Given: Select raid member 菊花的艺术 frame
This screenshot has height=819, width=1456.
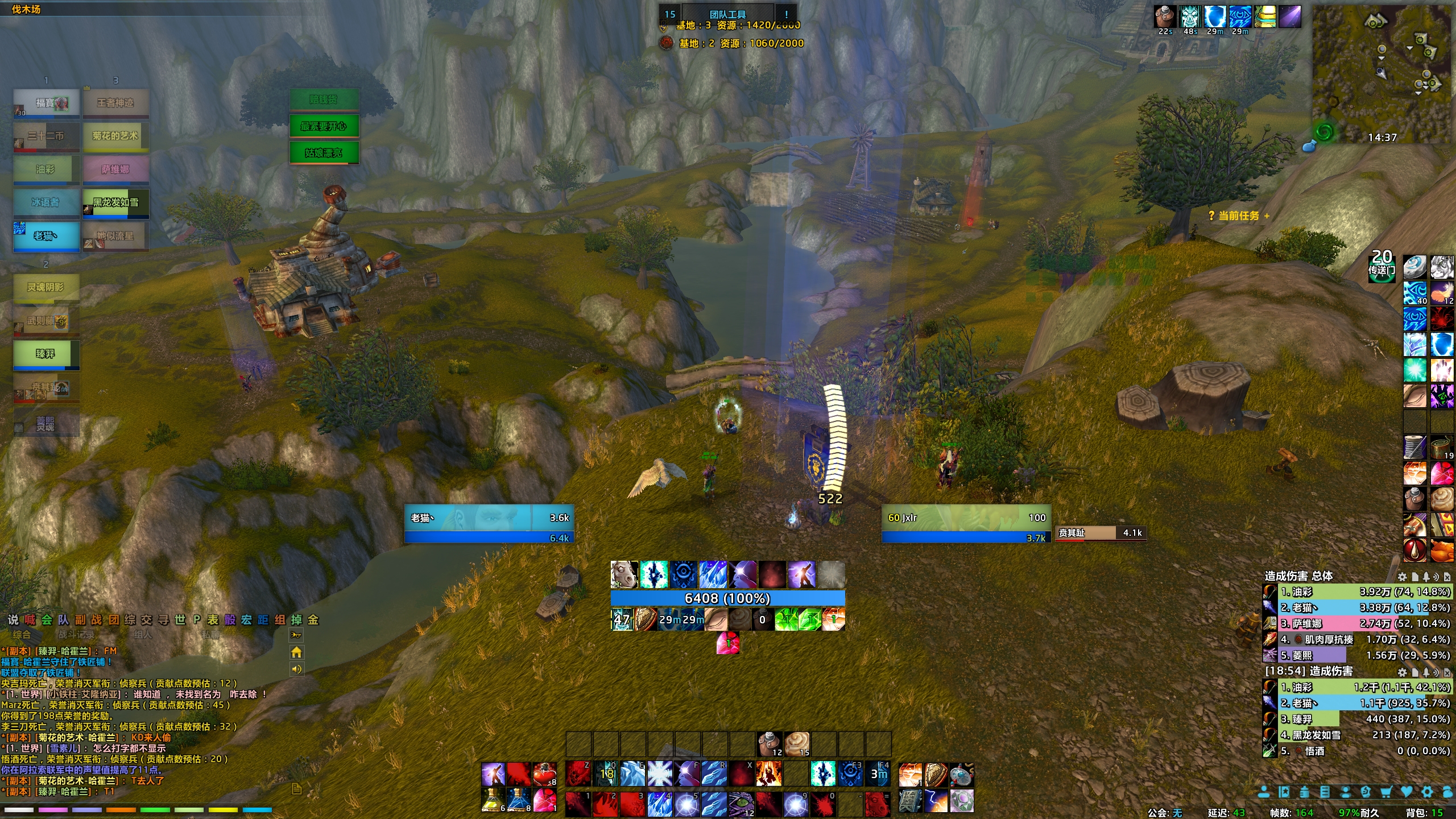Looking at the screenshot, I should [115, 136].
